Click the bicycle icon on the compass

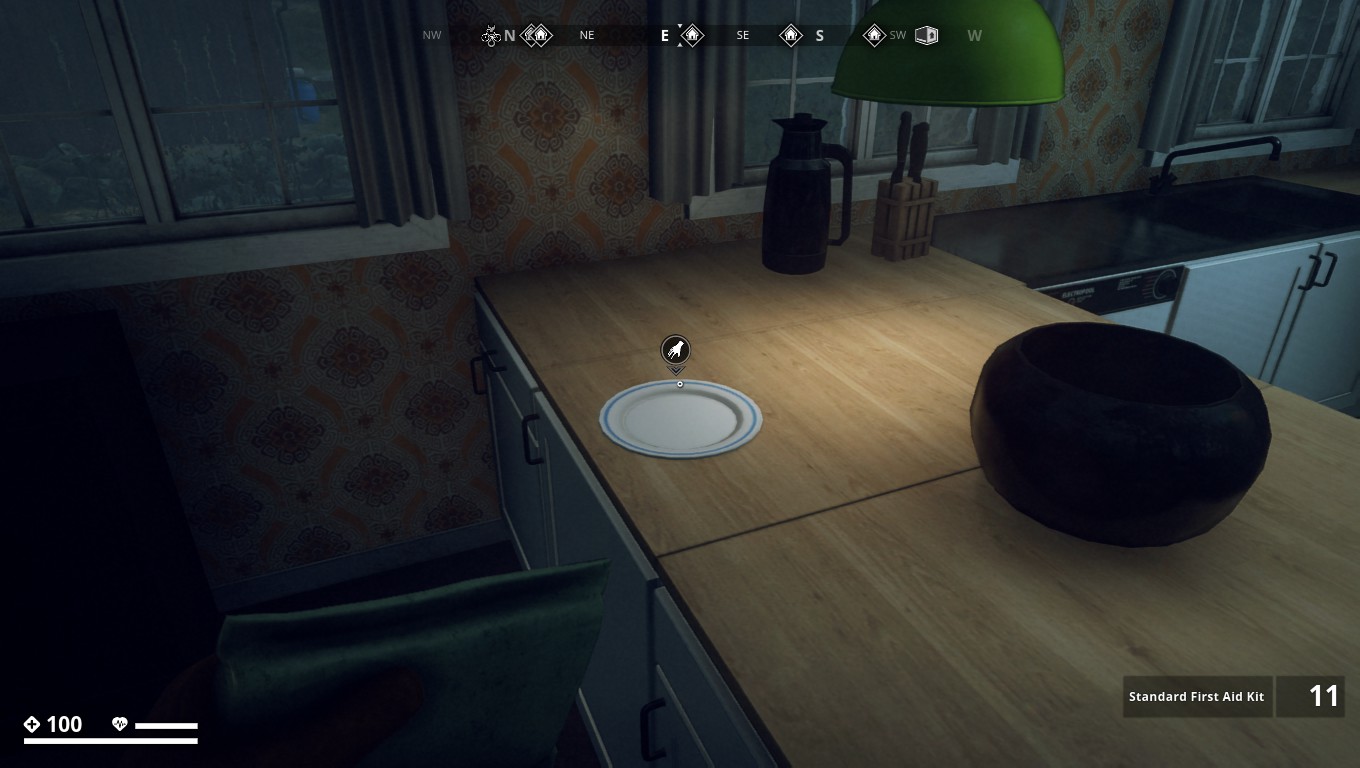pyautogui.click(x=490, y=33)
